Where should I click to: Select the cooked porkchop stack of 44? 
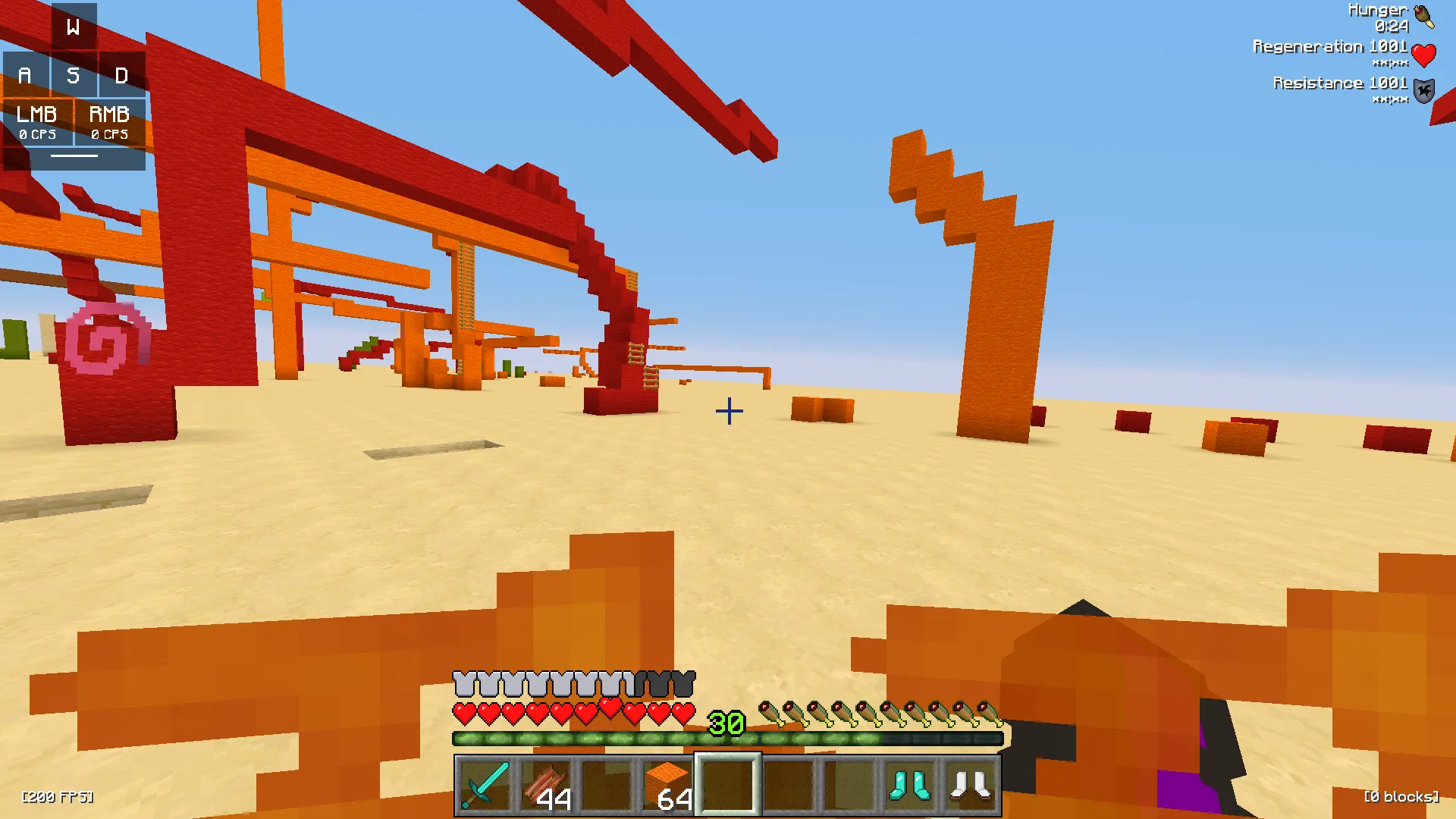[544, 785]
